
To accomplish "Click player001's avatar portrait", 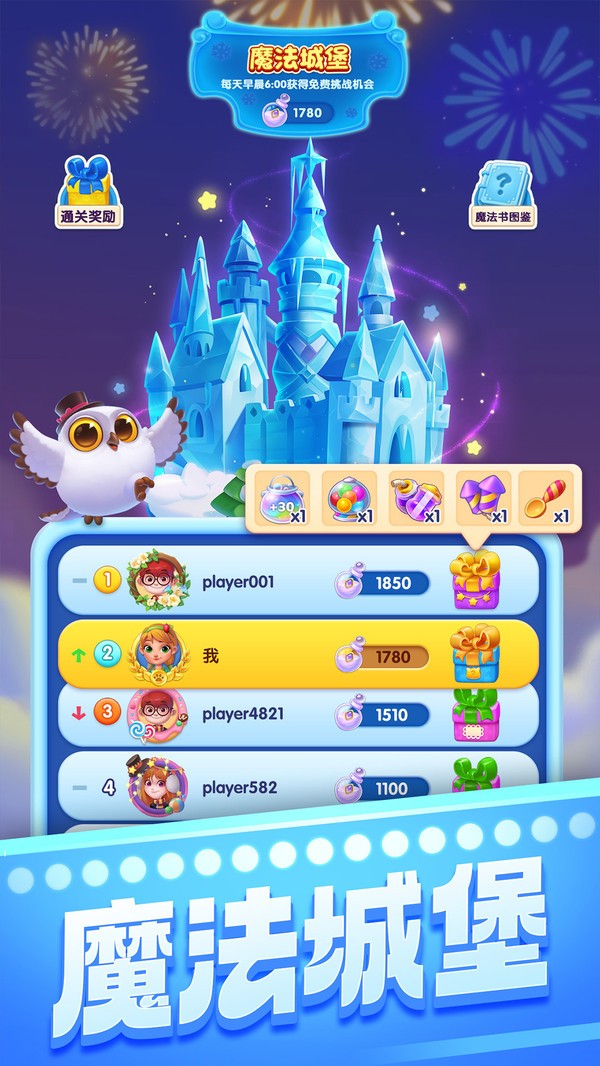I will click(159, 580).
